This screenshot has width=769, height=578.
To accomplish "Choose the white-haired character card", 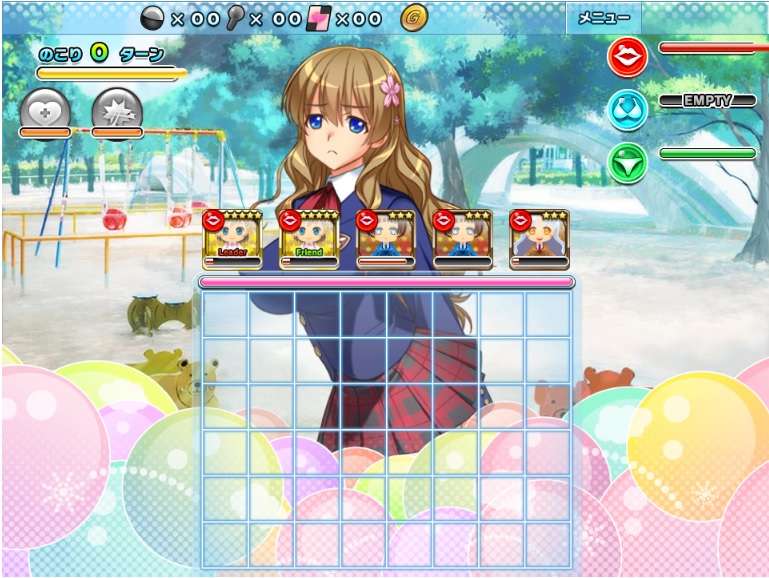I will (539, 240).
